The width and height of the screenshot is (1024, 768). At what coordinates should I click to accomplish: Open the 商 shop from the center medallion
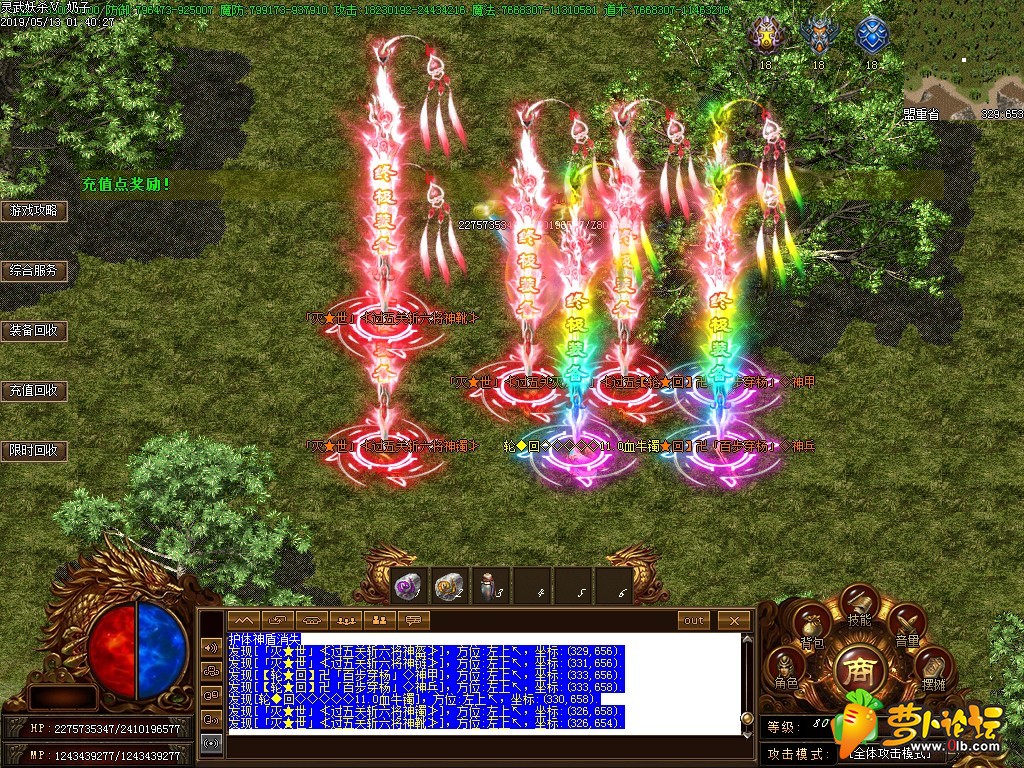pyautogui.click(x=859, y=667)
